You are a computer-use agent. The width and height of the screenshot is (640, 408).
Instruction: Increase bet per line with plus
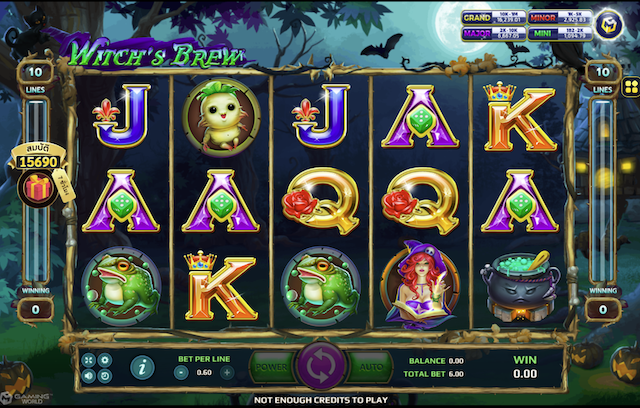click(227, 372)
